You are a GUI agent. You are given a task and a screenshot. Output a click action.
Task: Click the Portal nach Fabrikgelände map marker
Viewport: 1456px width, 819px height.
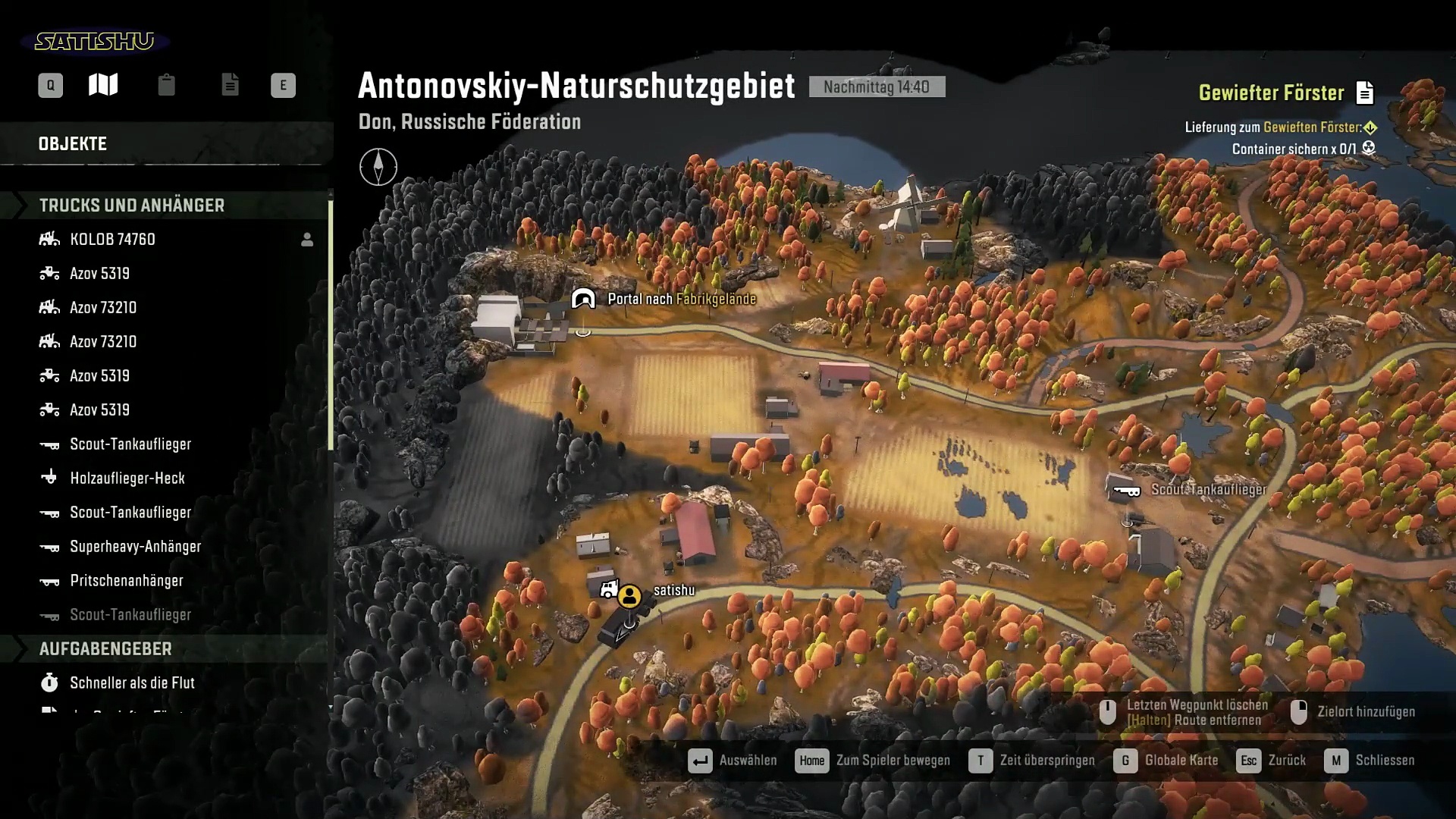pyautogui.click(x=583, y=300)
